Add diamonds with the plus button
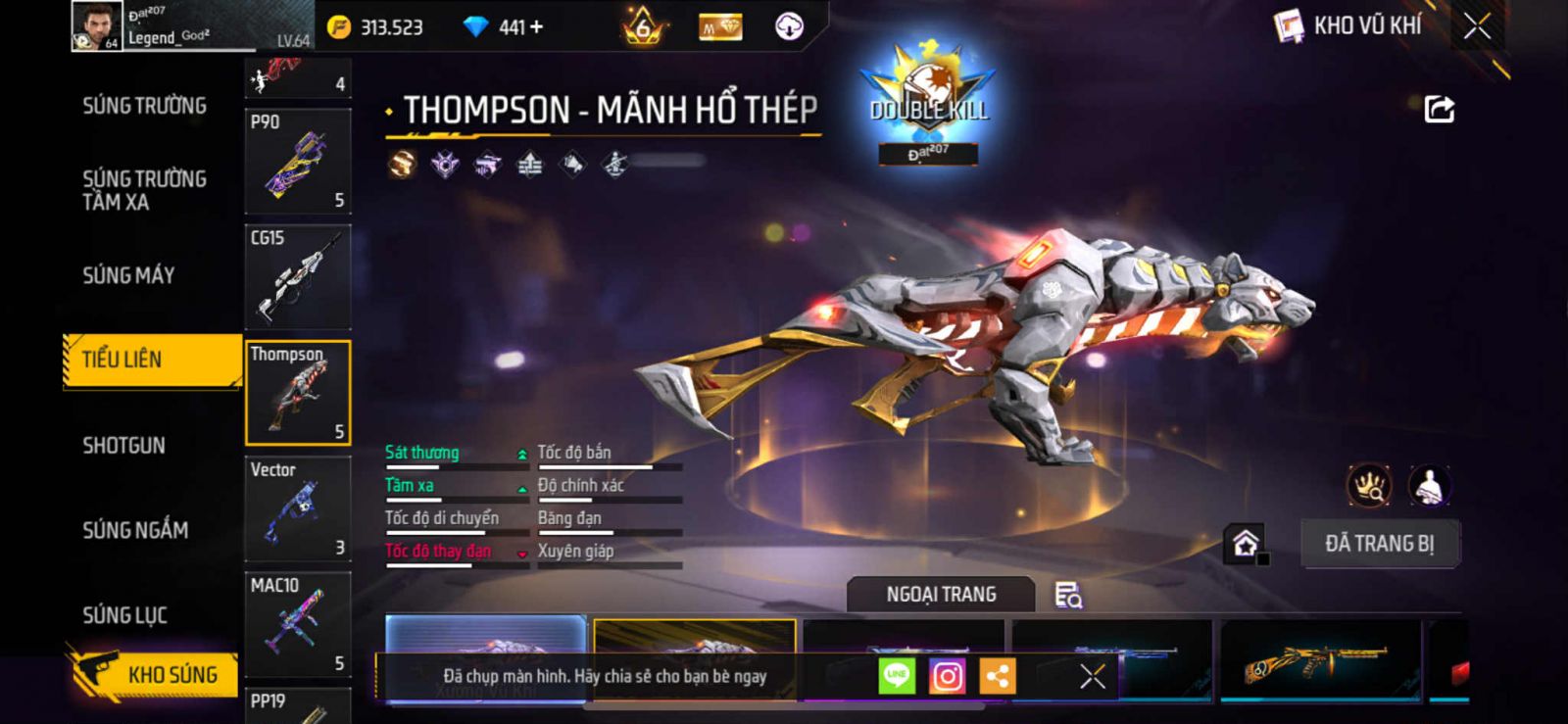The width and height of the screenshot is (1568, 724). click(x=535, y=27)
